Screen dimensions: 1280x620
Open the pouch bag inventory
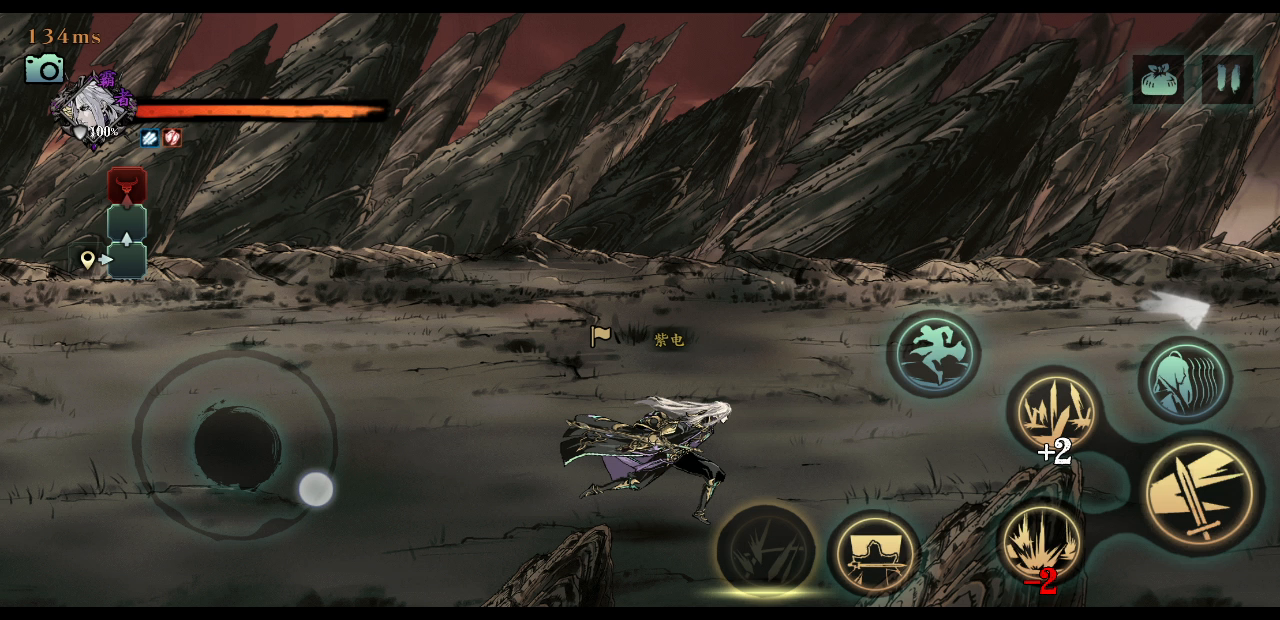point(1158,79)
